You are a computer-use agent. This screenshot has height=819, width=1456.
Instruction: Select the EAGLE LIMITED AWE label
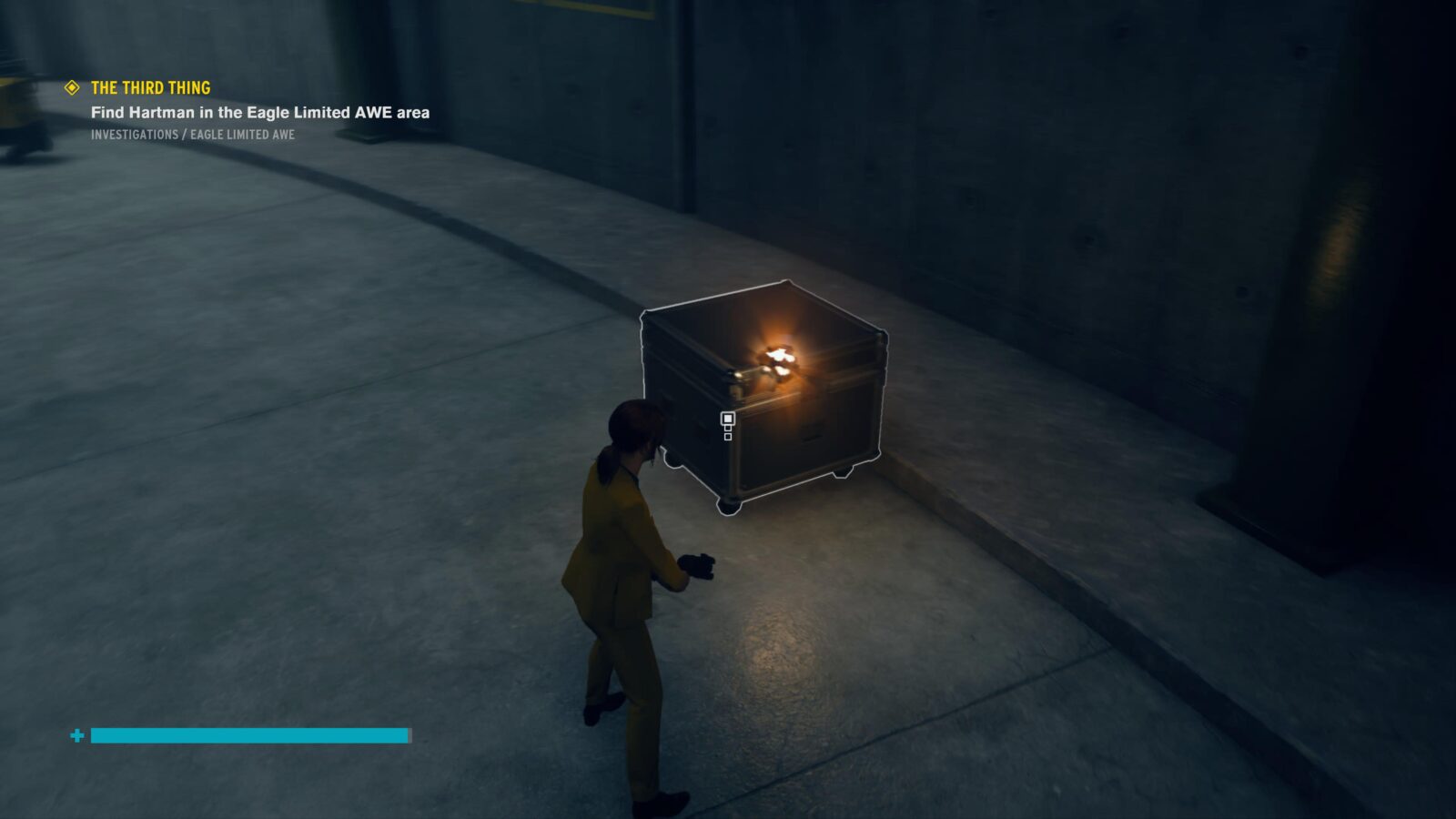[x=243, y=135]
